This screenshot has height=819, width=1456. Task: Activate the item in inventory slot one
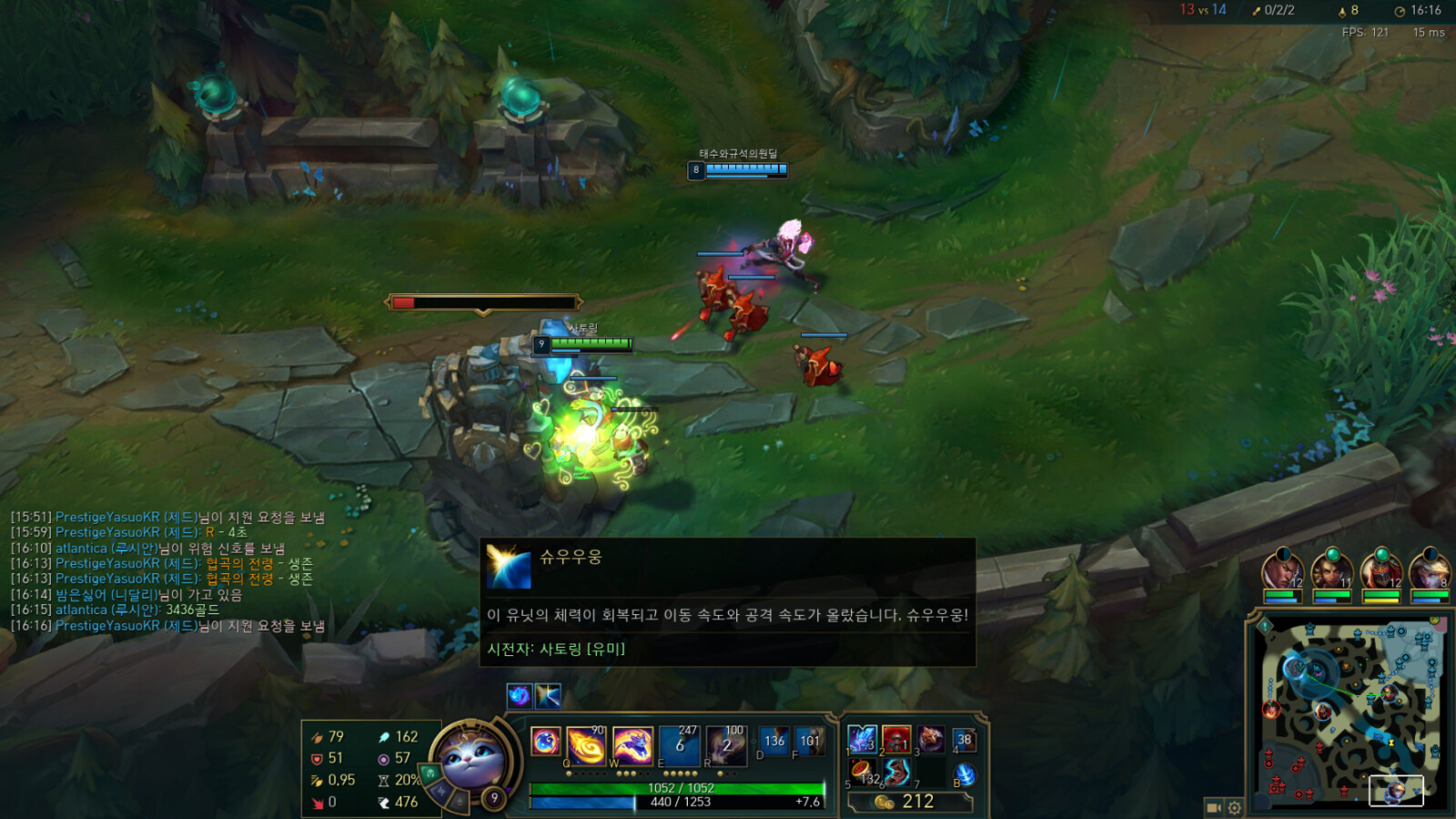[862, 739]
